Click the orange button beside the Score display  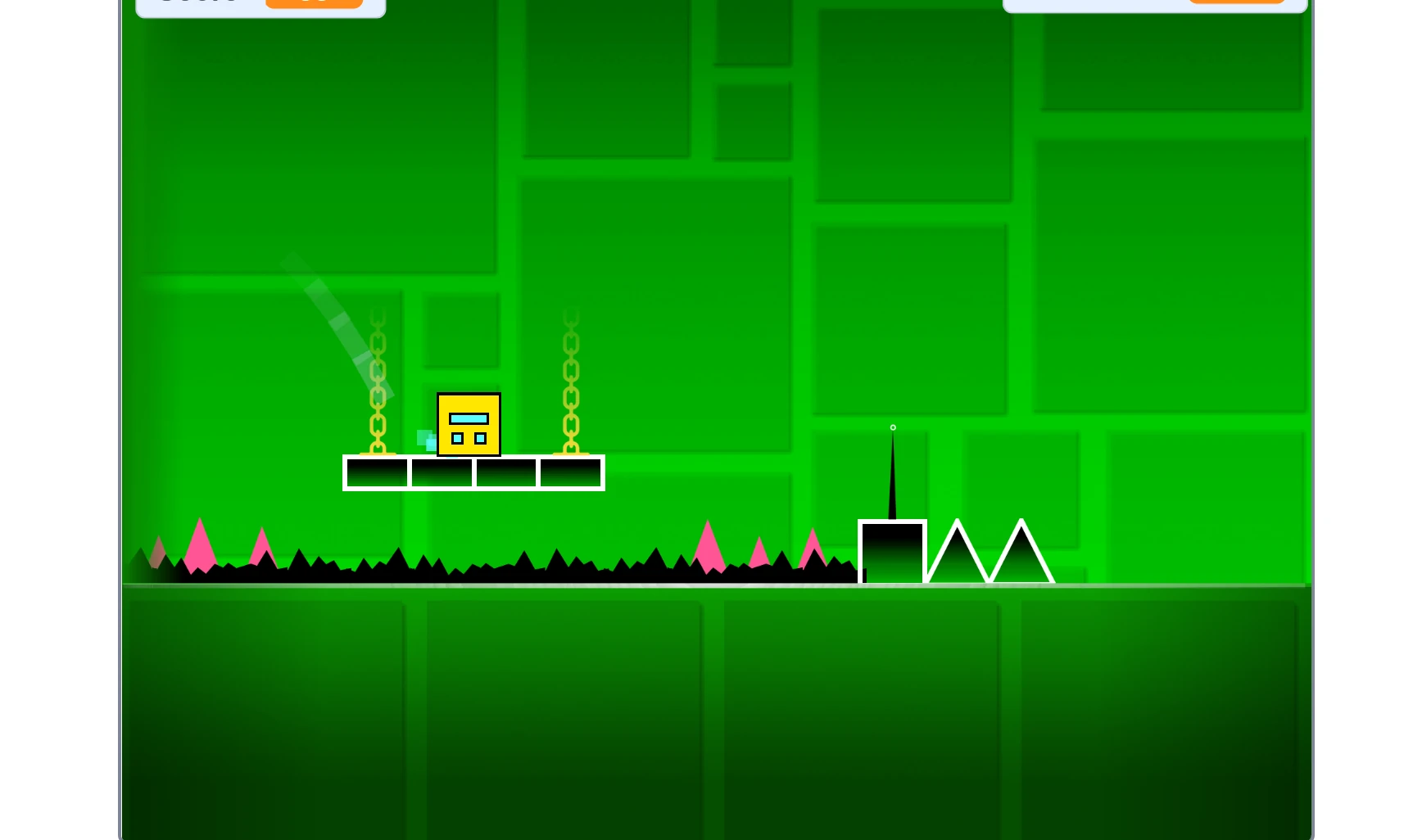(x=315, y=2)
